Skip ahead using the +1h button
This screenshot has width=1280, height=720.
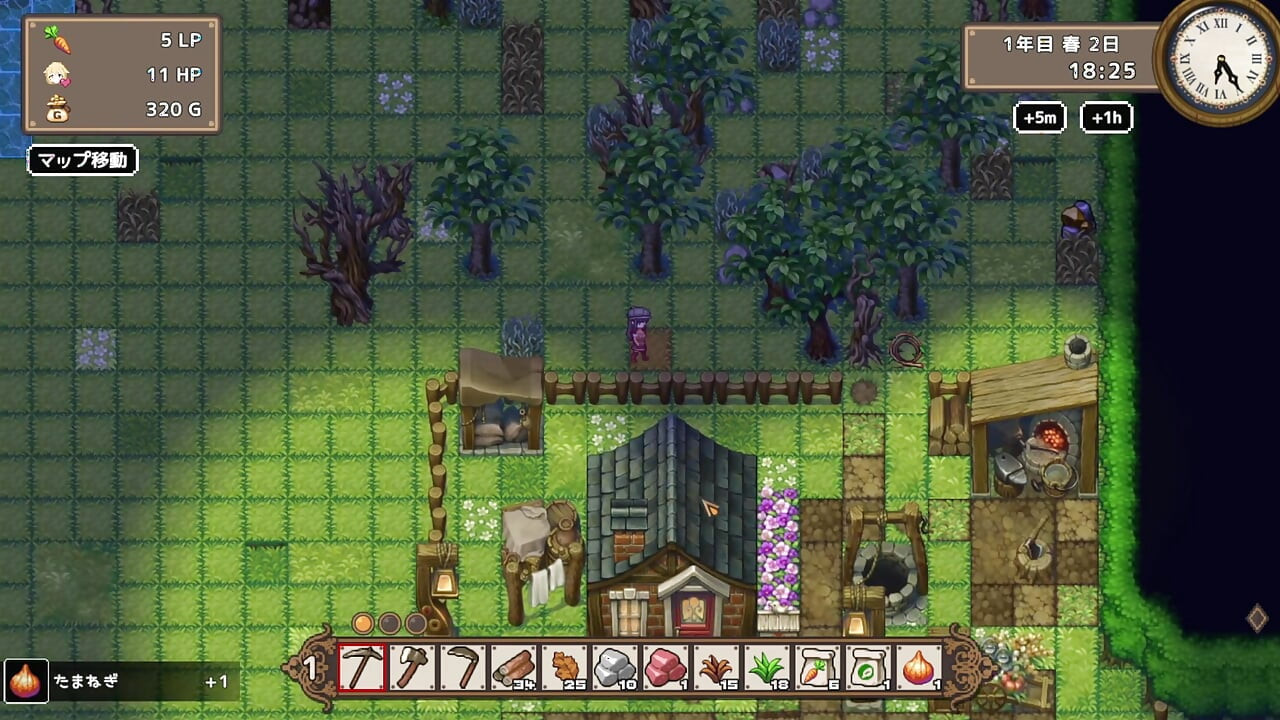click(1106, 117)
